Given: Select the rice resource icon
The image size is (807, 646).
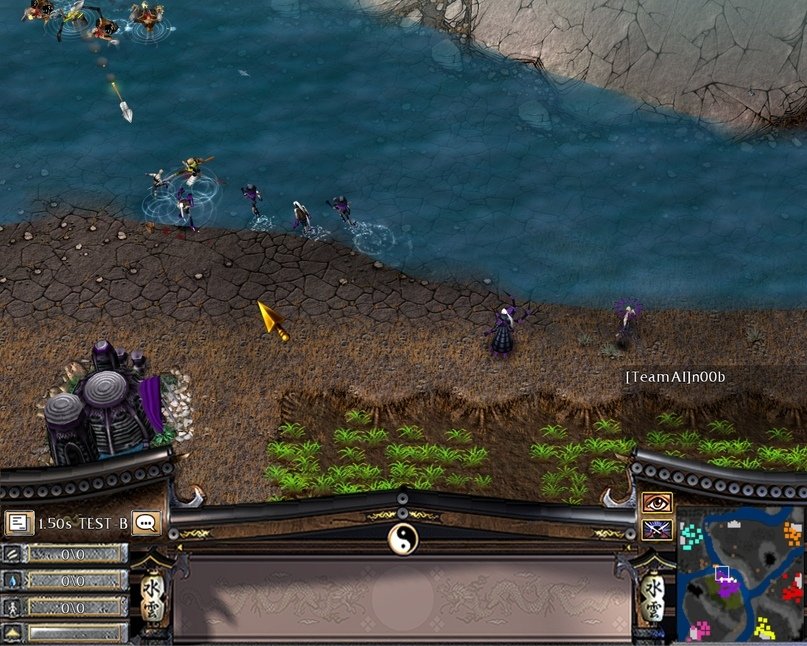Looking at the screenshot, I should pos(12,554).
